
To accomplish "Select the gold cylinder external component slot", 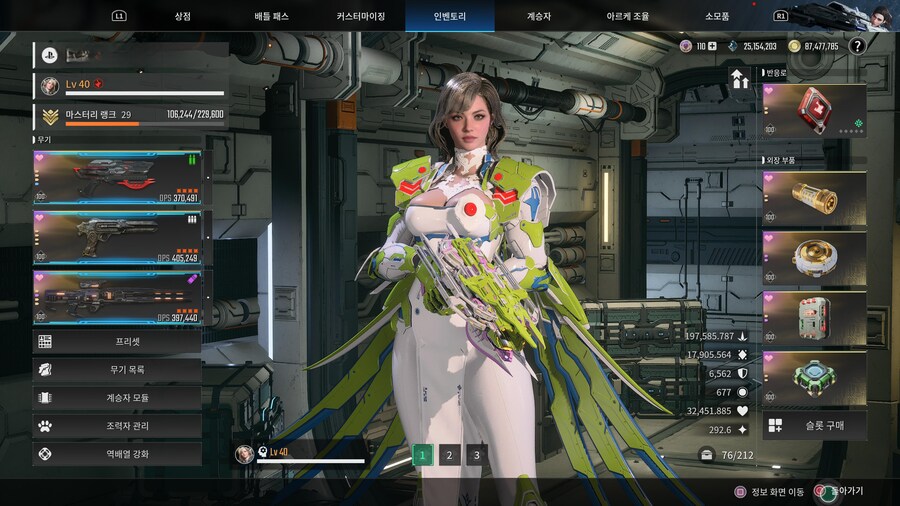I will [x=814, y=198].
